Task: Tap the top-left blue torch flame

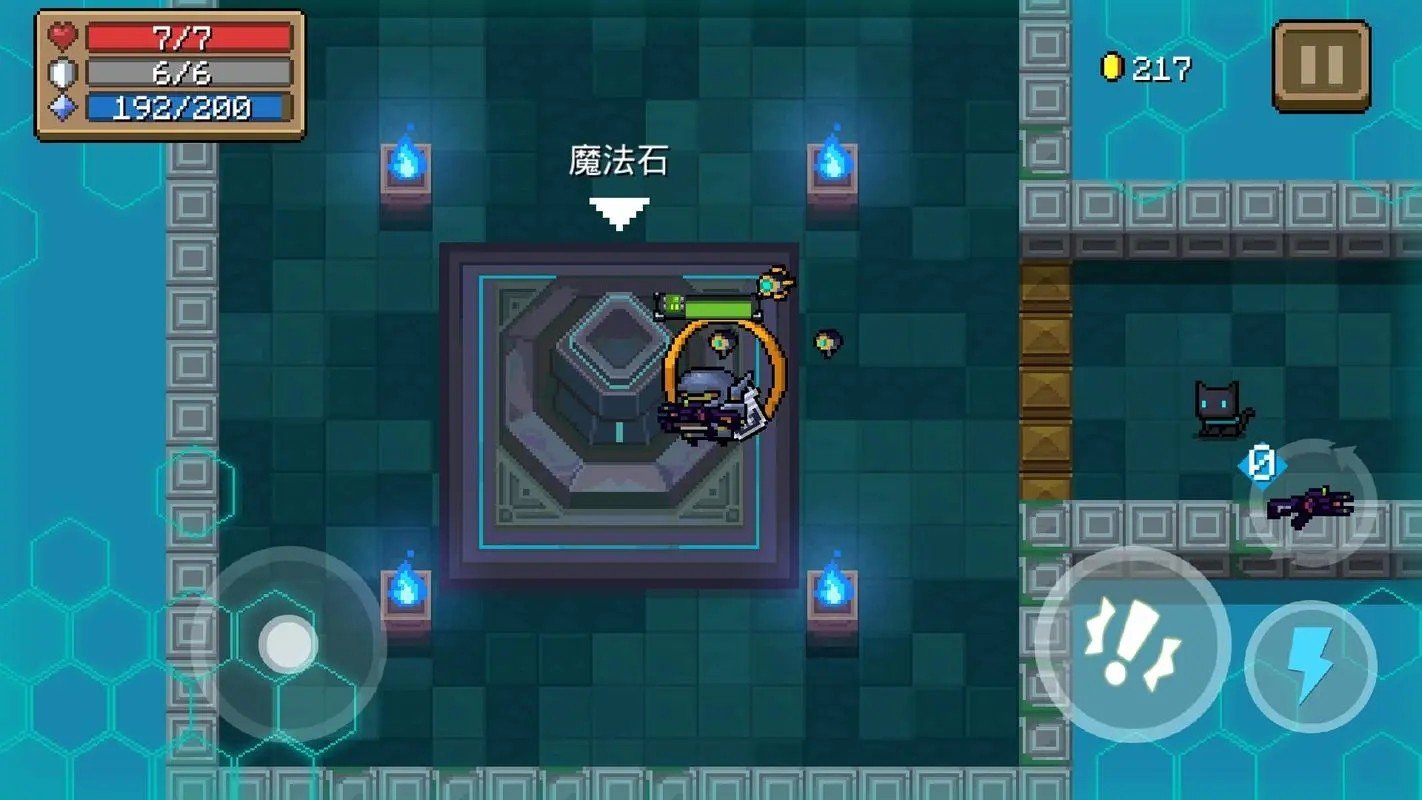Action: pyautogui.click(x=405, y=158)
